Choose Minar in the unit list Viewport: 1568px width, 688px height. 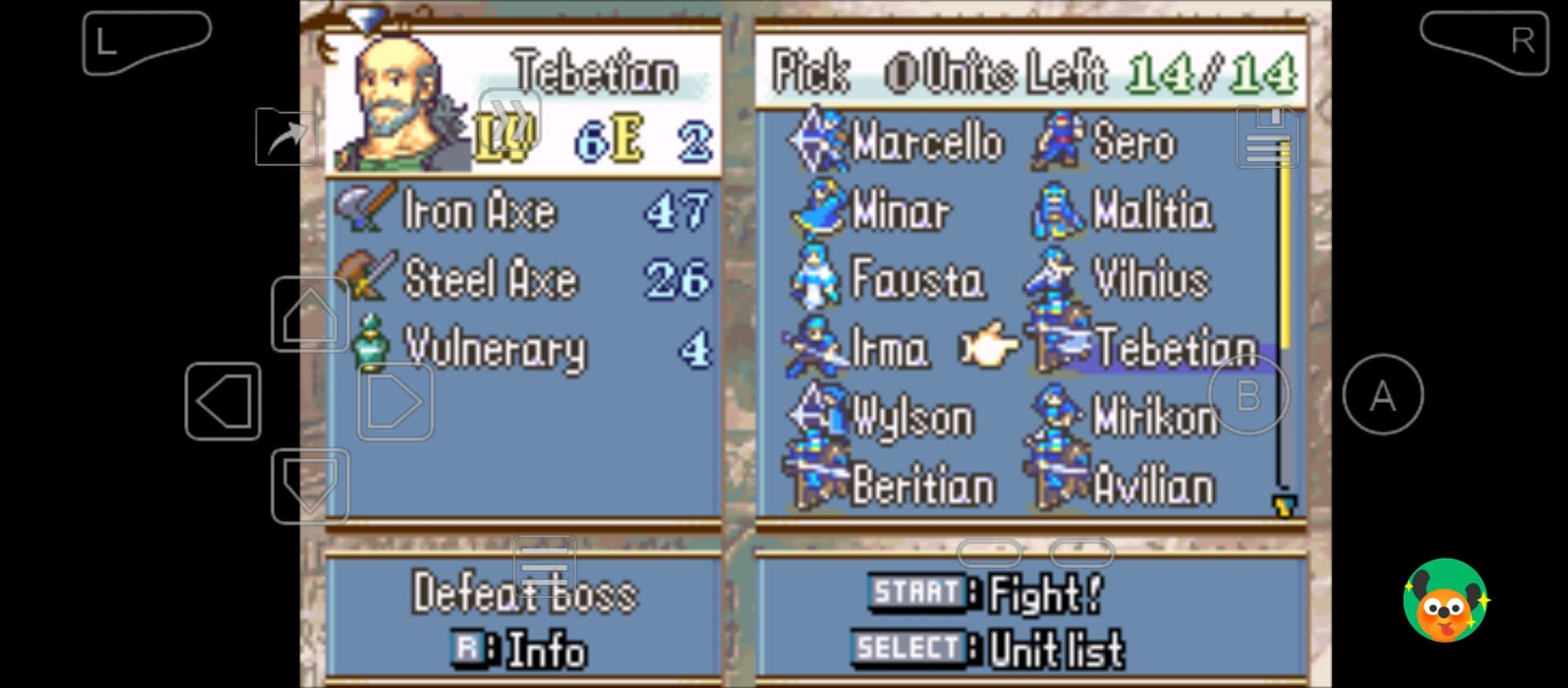pyautogui.click(x=899, y=211)
